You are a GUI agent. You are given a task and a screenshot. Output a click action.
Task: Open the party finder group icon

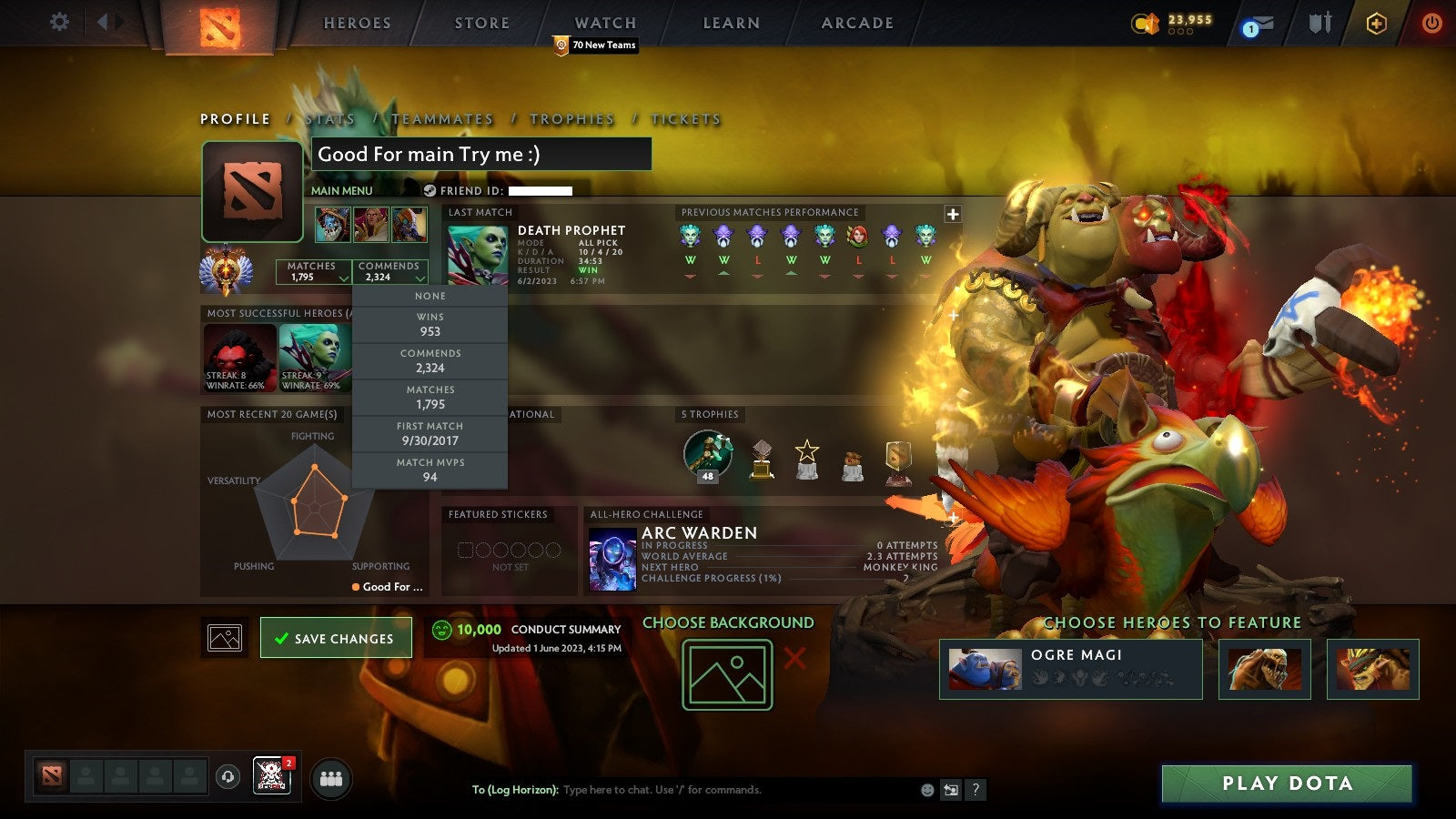331,775
